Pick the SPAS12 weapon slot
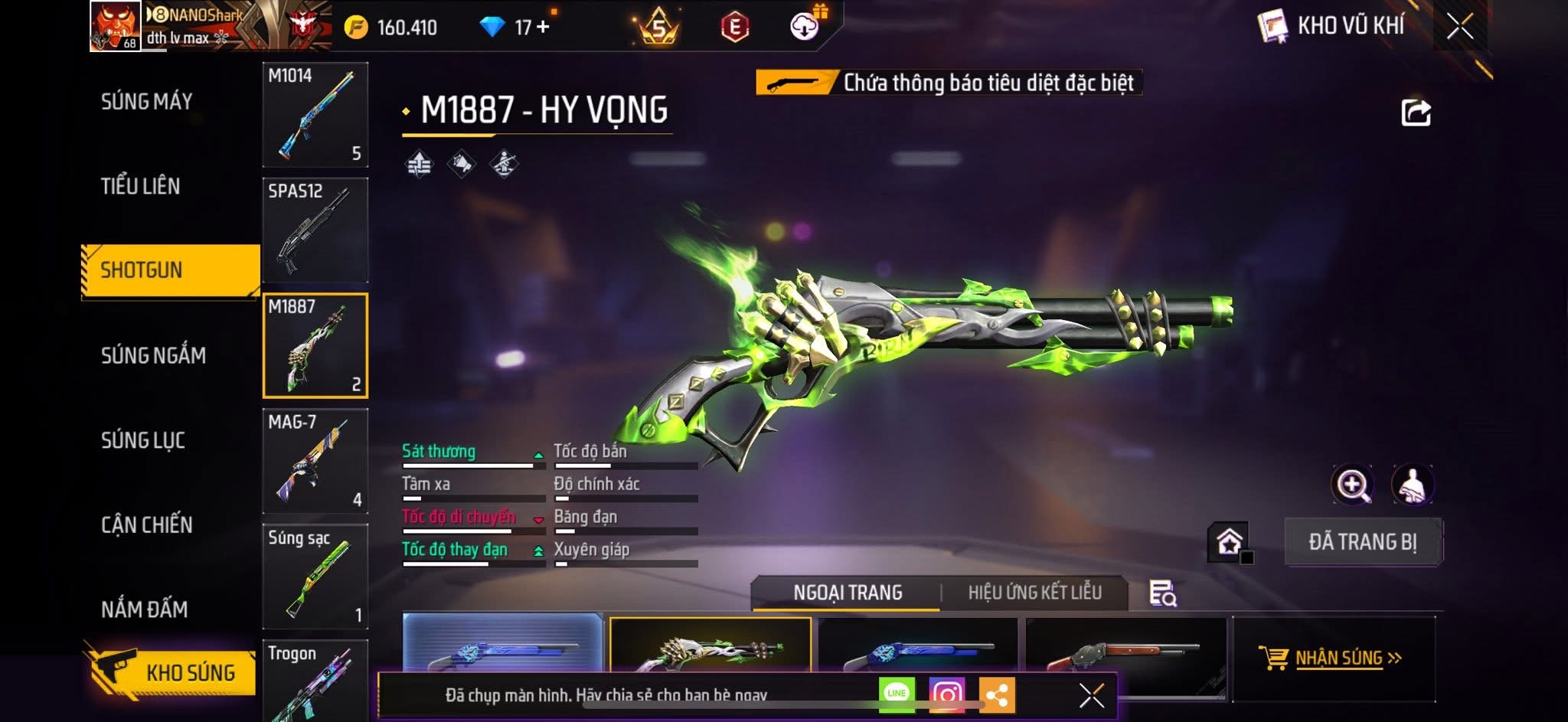This screenshot has width=1568, height=722. click(315, 230)
